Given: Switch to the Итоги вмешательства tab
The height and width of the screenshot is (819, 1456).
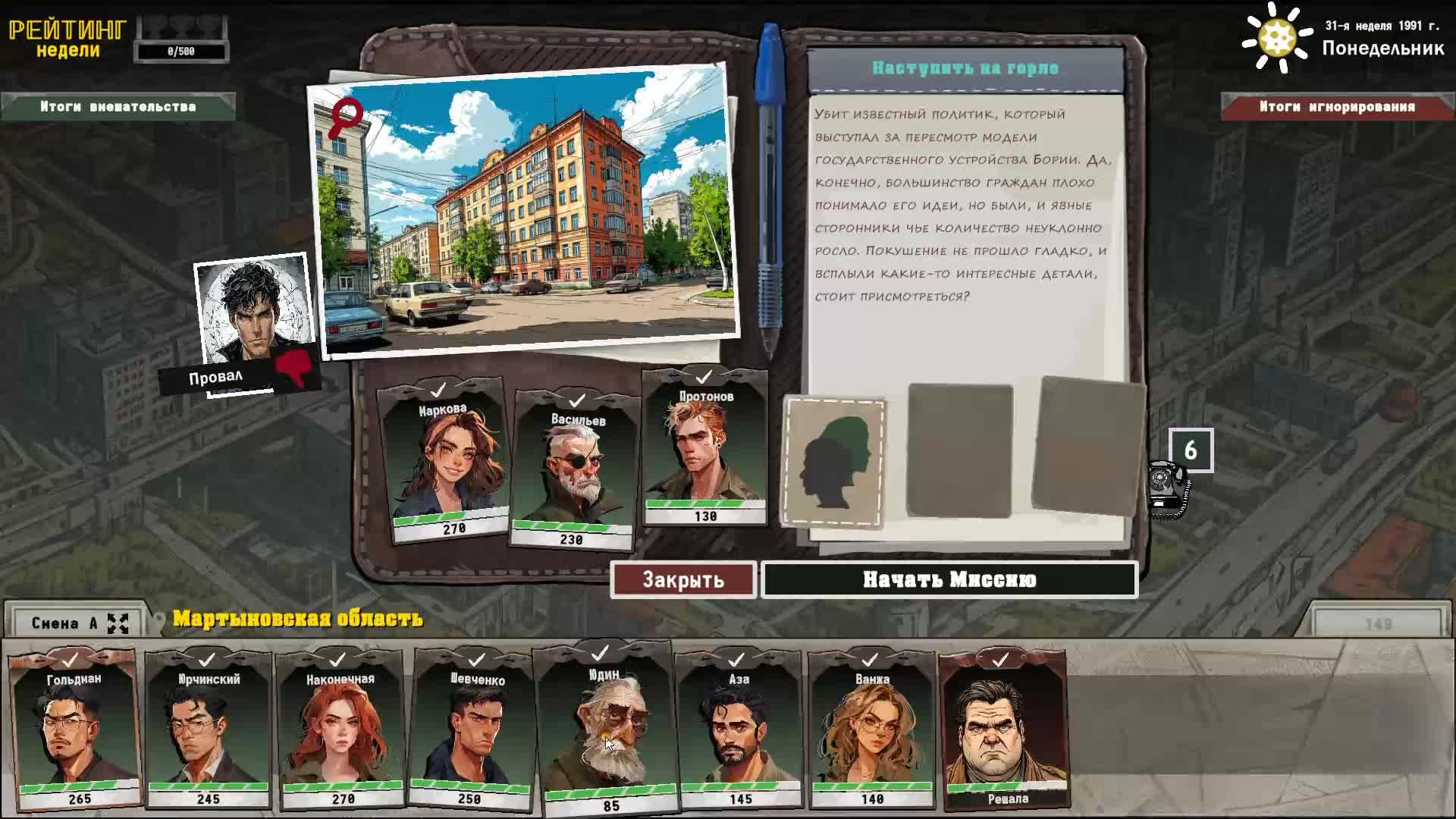Looking at the screenshot, I should (x=118, y=107).
